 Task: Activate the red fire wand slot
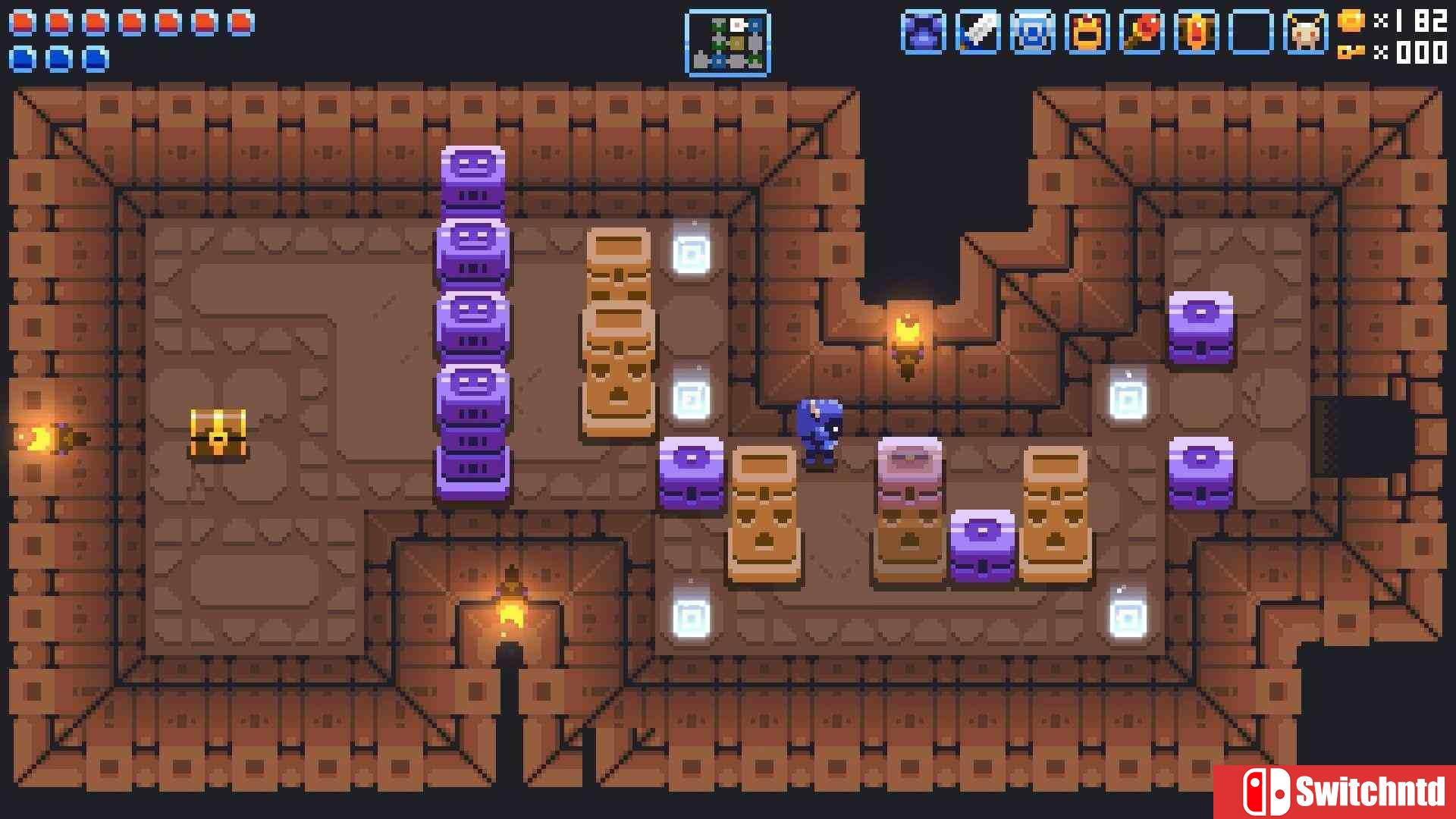(x=1141, y=33)
